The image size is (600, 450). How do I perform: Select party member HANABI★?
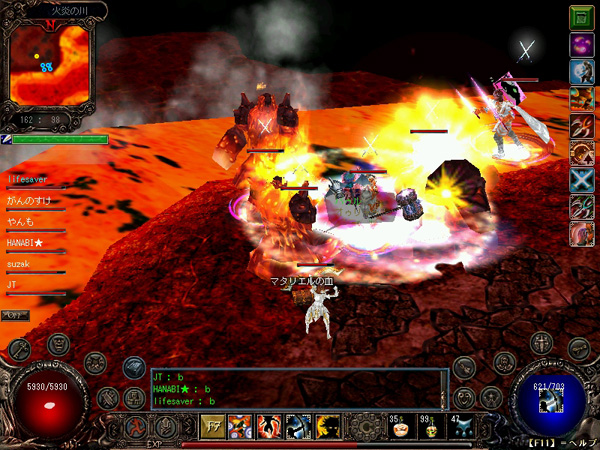26,243
